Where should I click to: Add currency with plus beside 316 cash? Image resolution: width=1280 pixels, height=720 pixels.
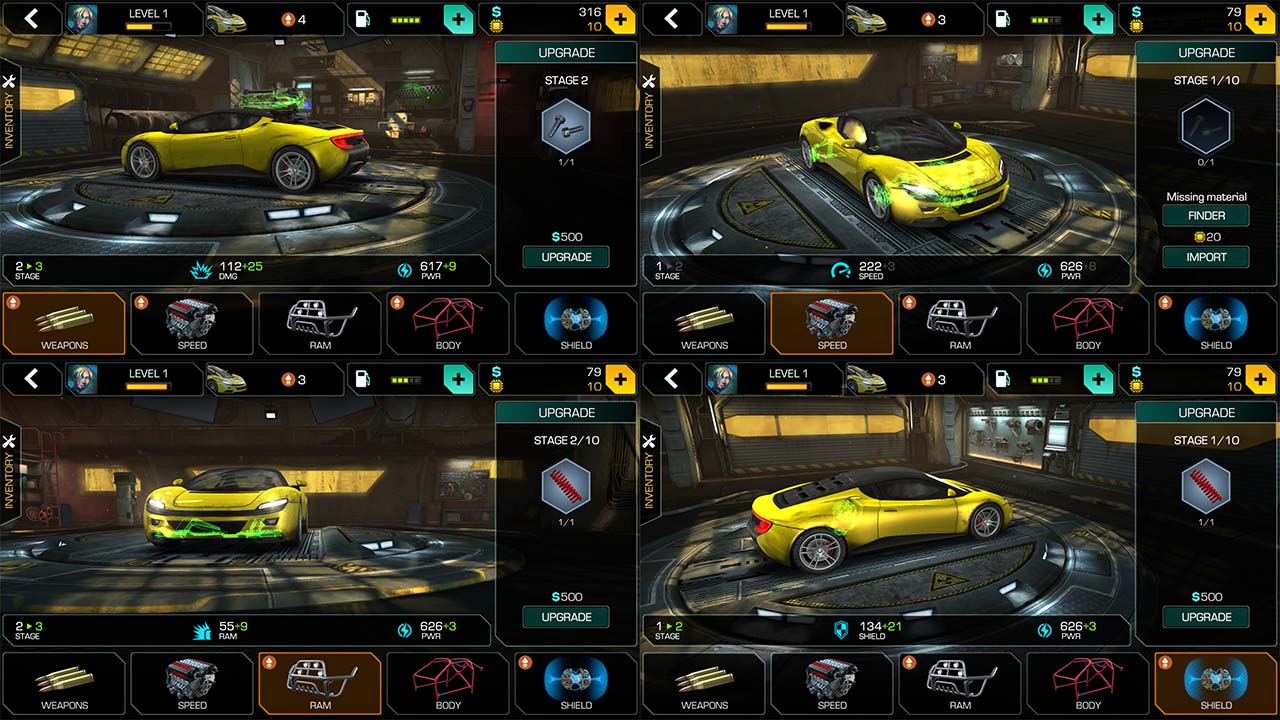click(620, 18)
